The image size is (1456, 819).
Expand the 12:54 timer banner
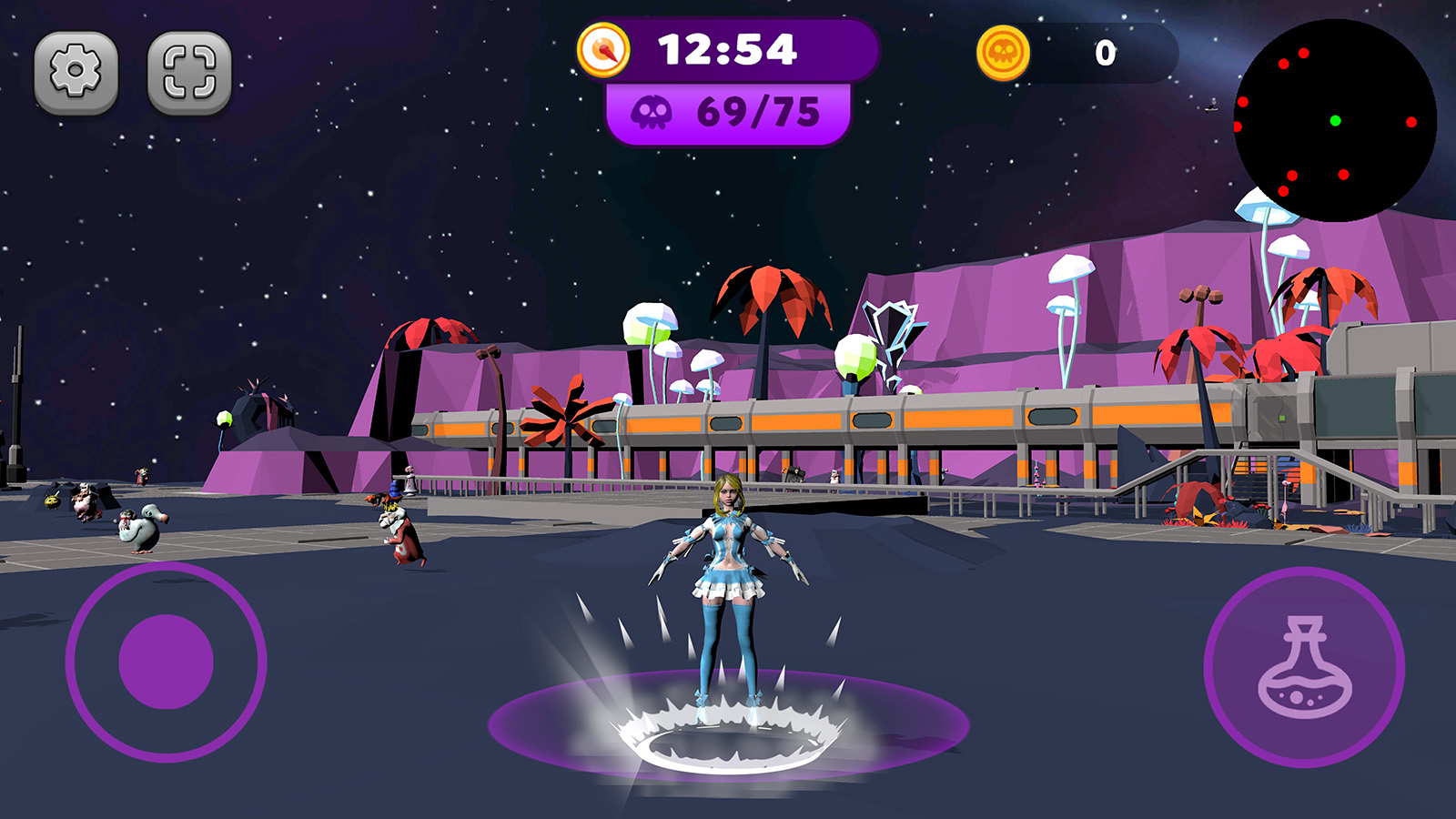[x=728, y=52]
